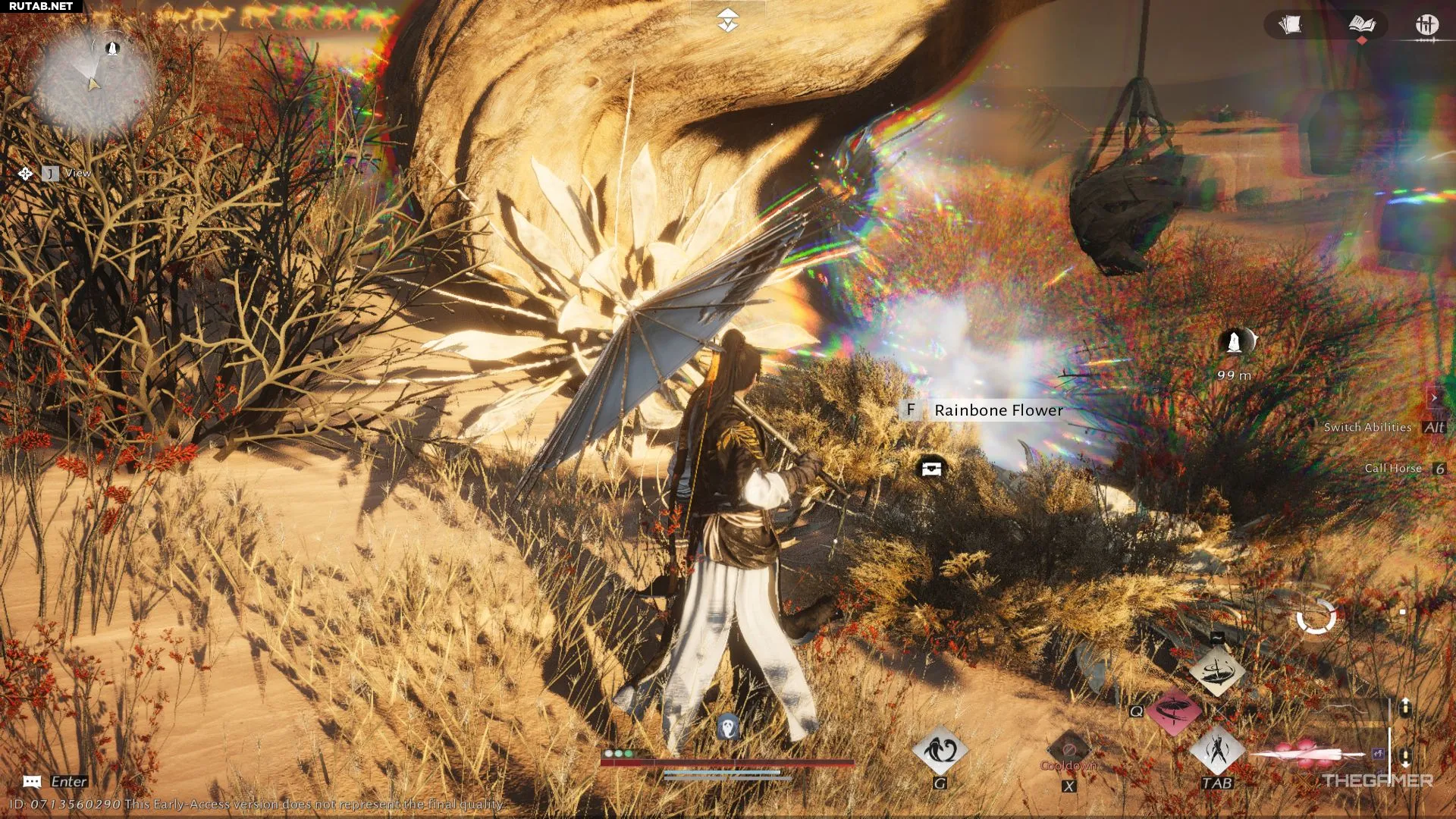This screenshot has width=1456, height=819.
Task: Click the ghost mask status icon
Action: [x=728, y=726]
